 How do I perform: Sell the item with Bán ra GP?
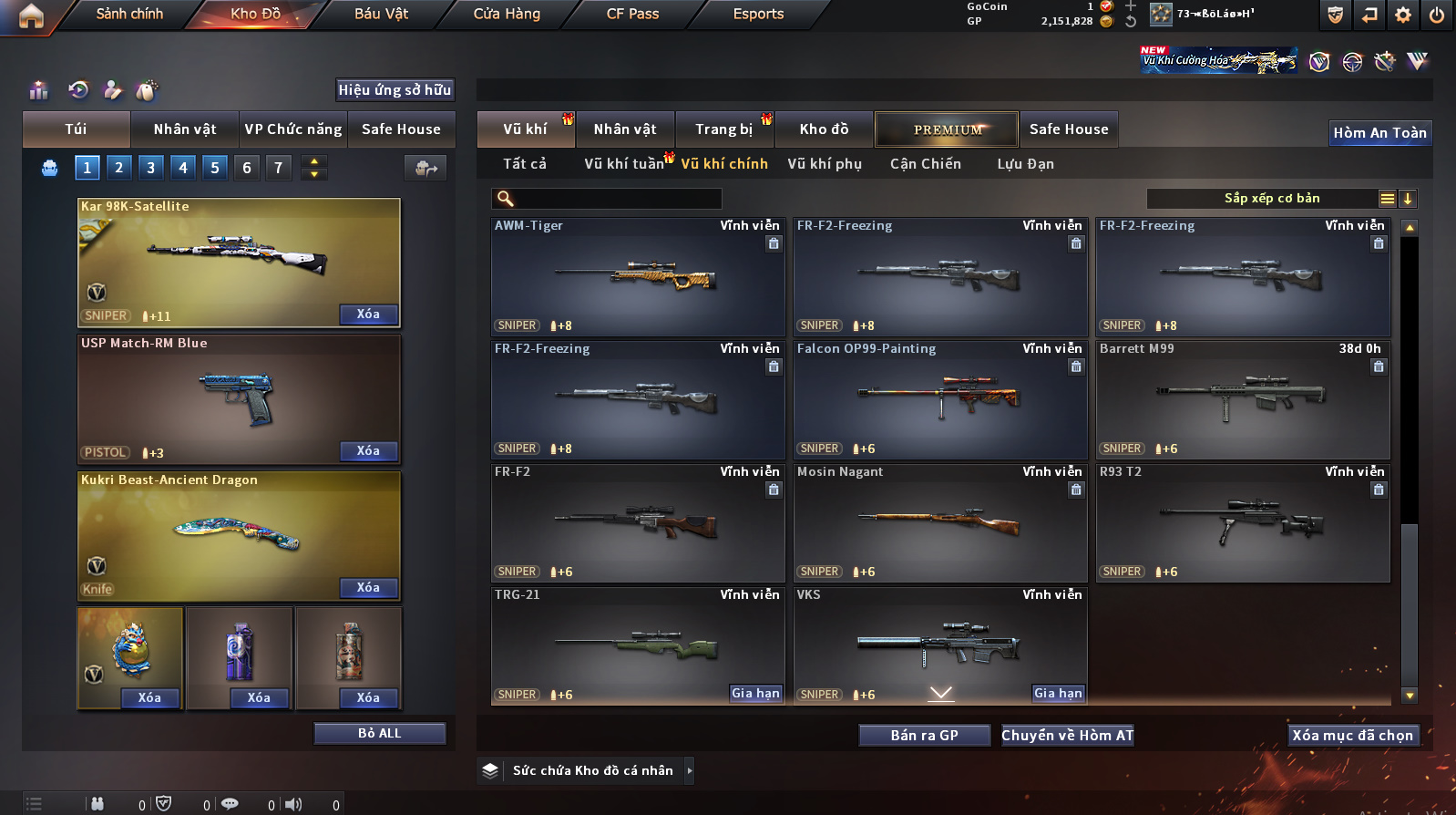pos(924,736)
